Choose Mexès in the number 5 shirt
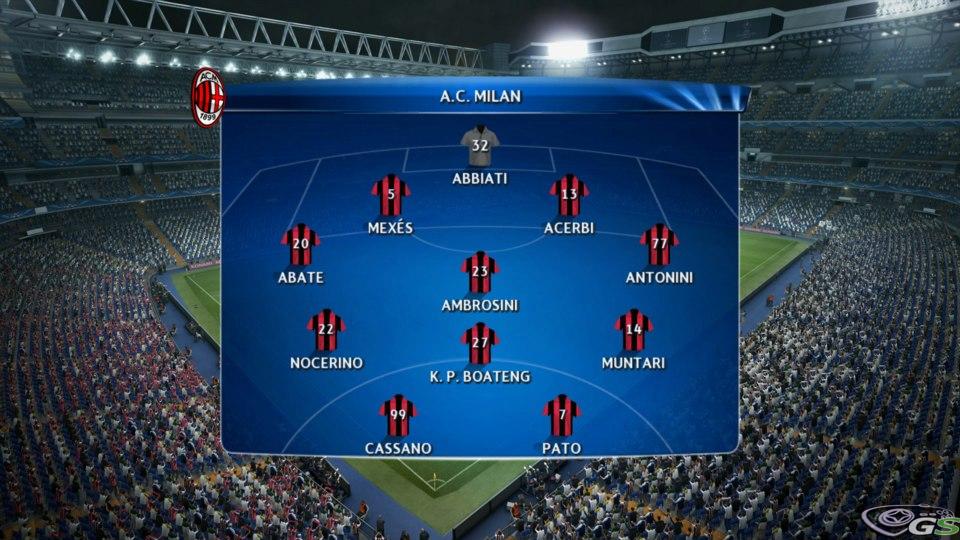 point(391,195)
